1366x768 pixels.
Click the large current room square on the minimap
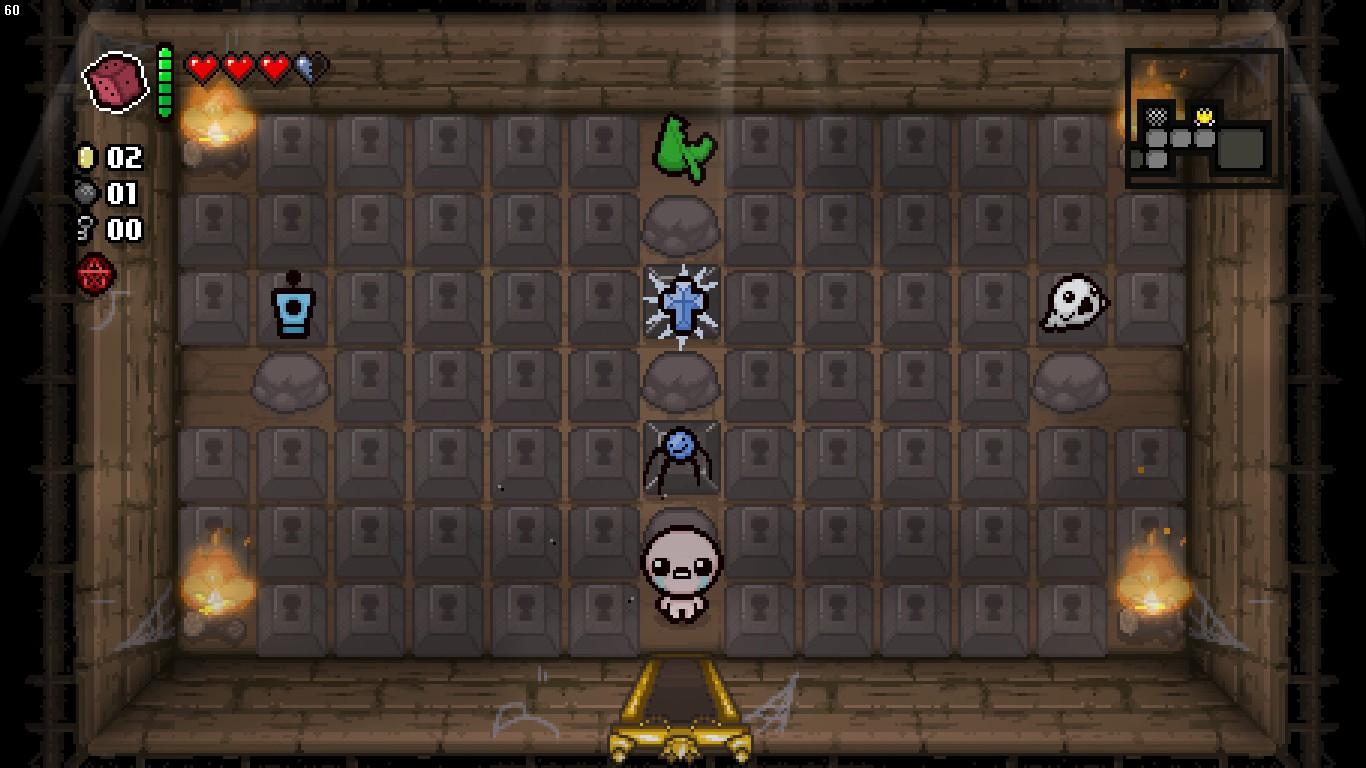pyautogui.click(x=1239, y=148)
